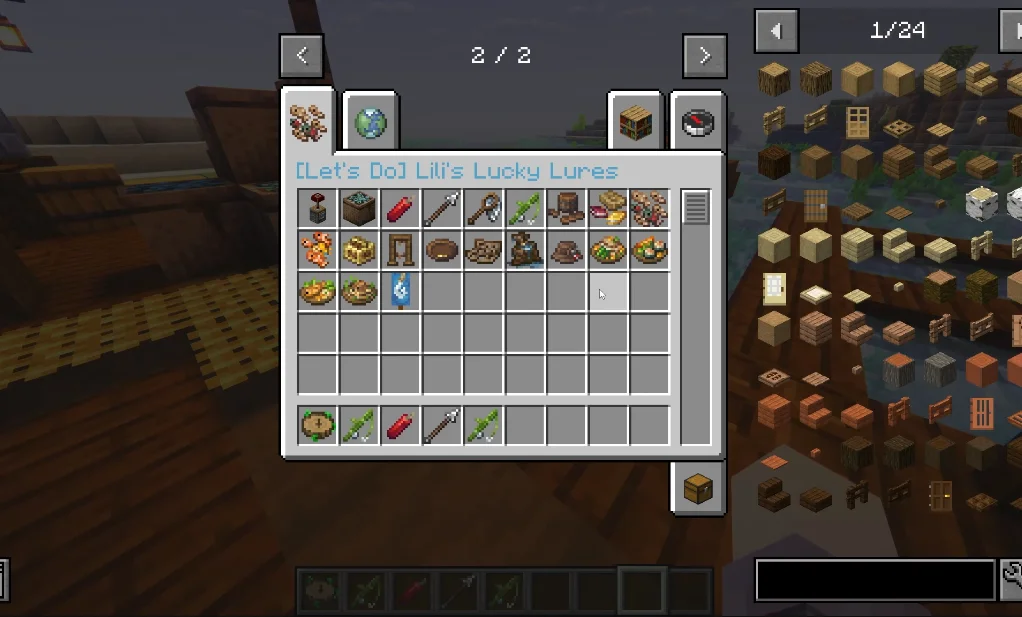The image size is (1022, 617).
Task: Select the orange shrimp item
Action: tap(317, 250)
